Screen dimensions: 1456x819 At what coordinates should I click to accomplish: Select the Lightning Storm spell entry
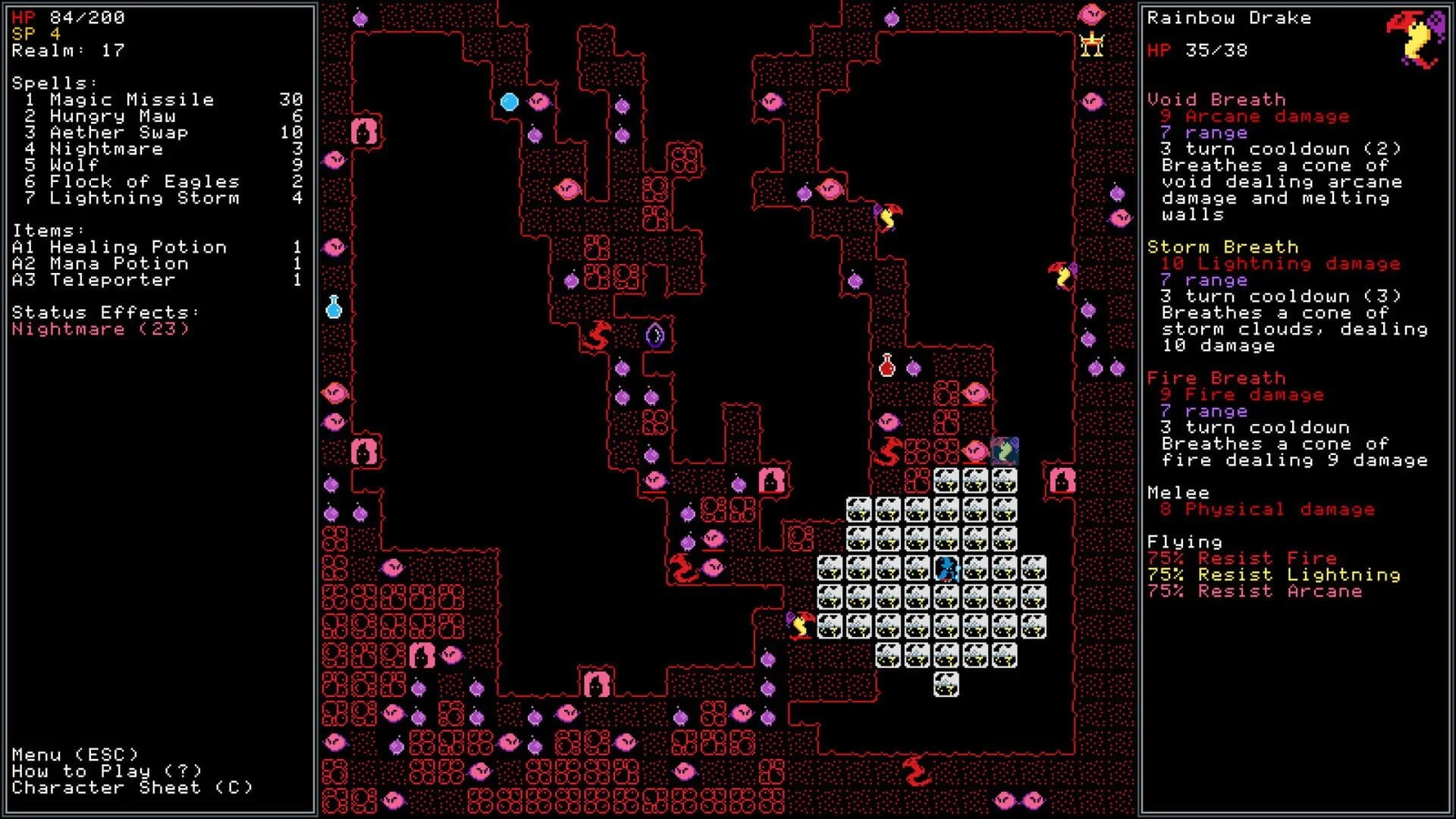pyautogui.click(x=144, y=199)
